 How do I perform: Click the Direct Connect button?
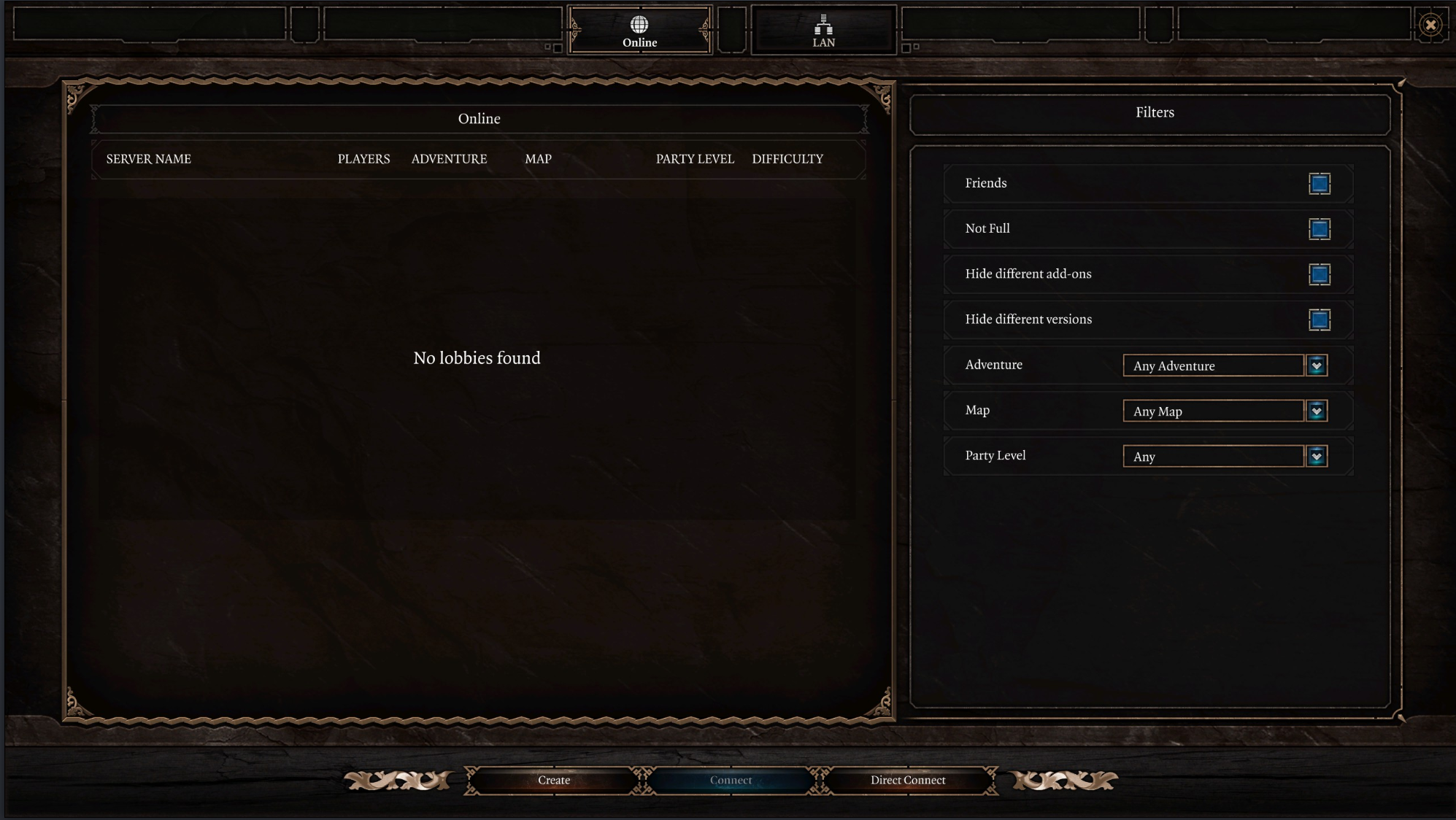[x=907, y=780]
